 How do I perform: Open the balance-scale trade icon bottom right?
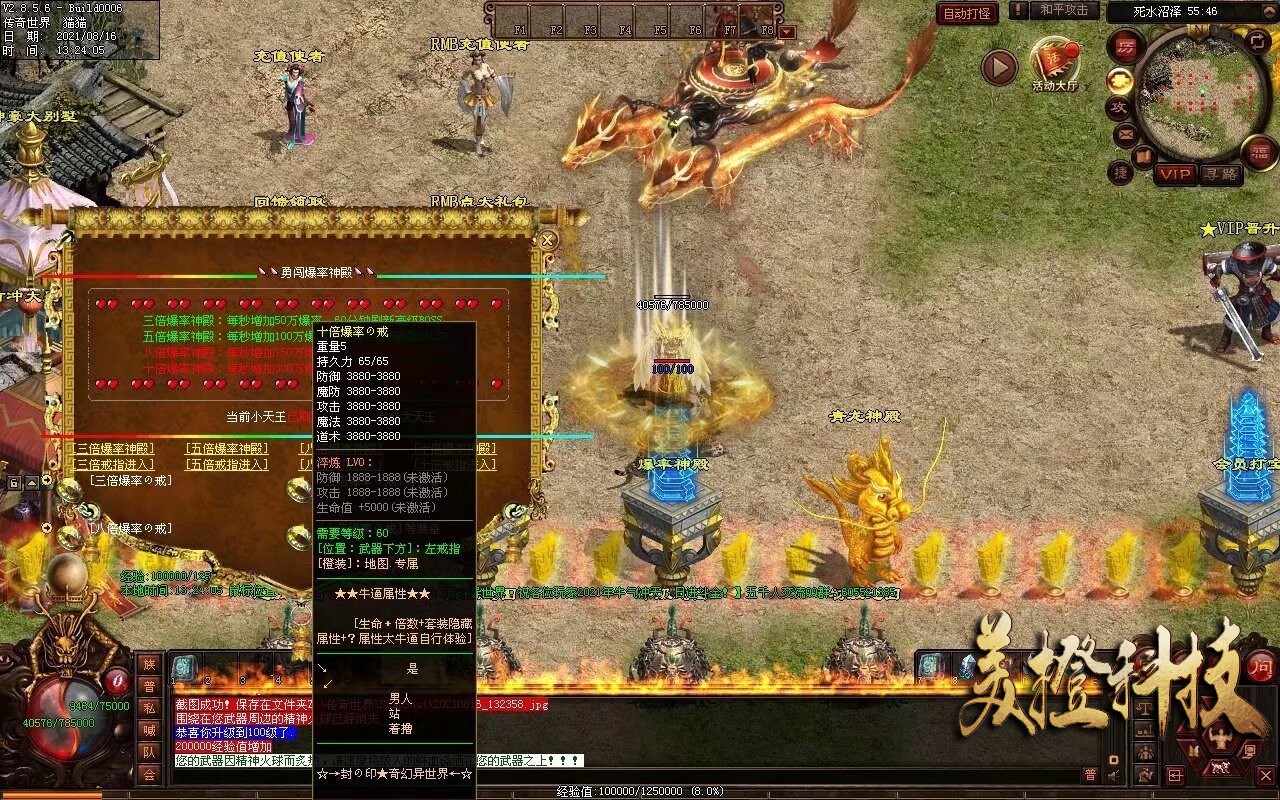[1145, 709]
